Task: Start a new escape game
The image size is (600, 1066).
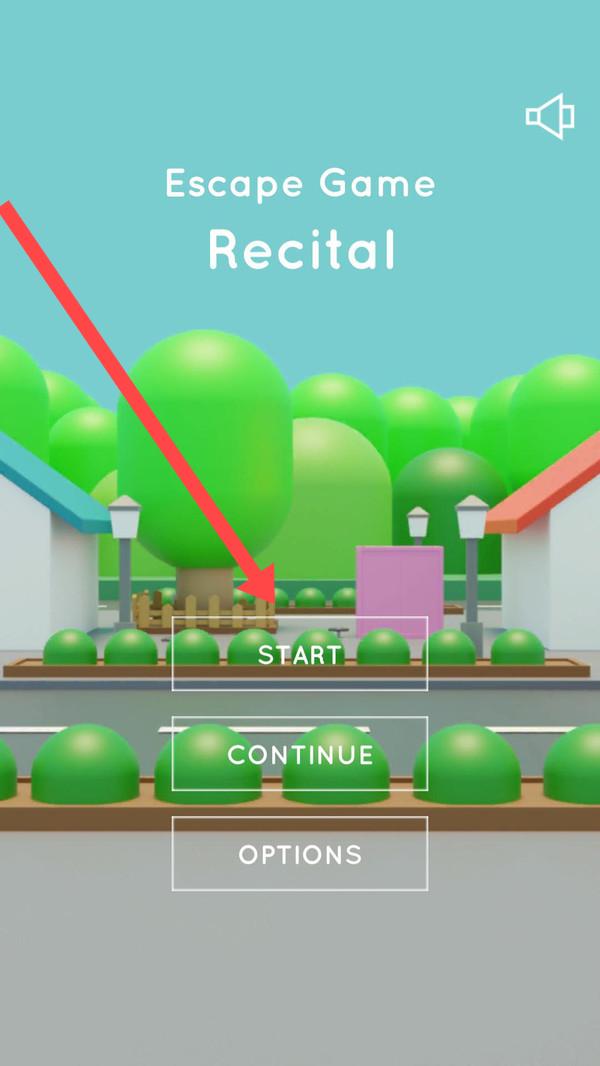Action: pos(300,654)
